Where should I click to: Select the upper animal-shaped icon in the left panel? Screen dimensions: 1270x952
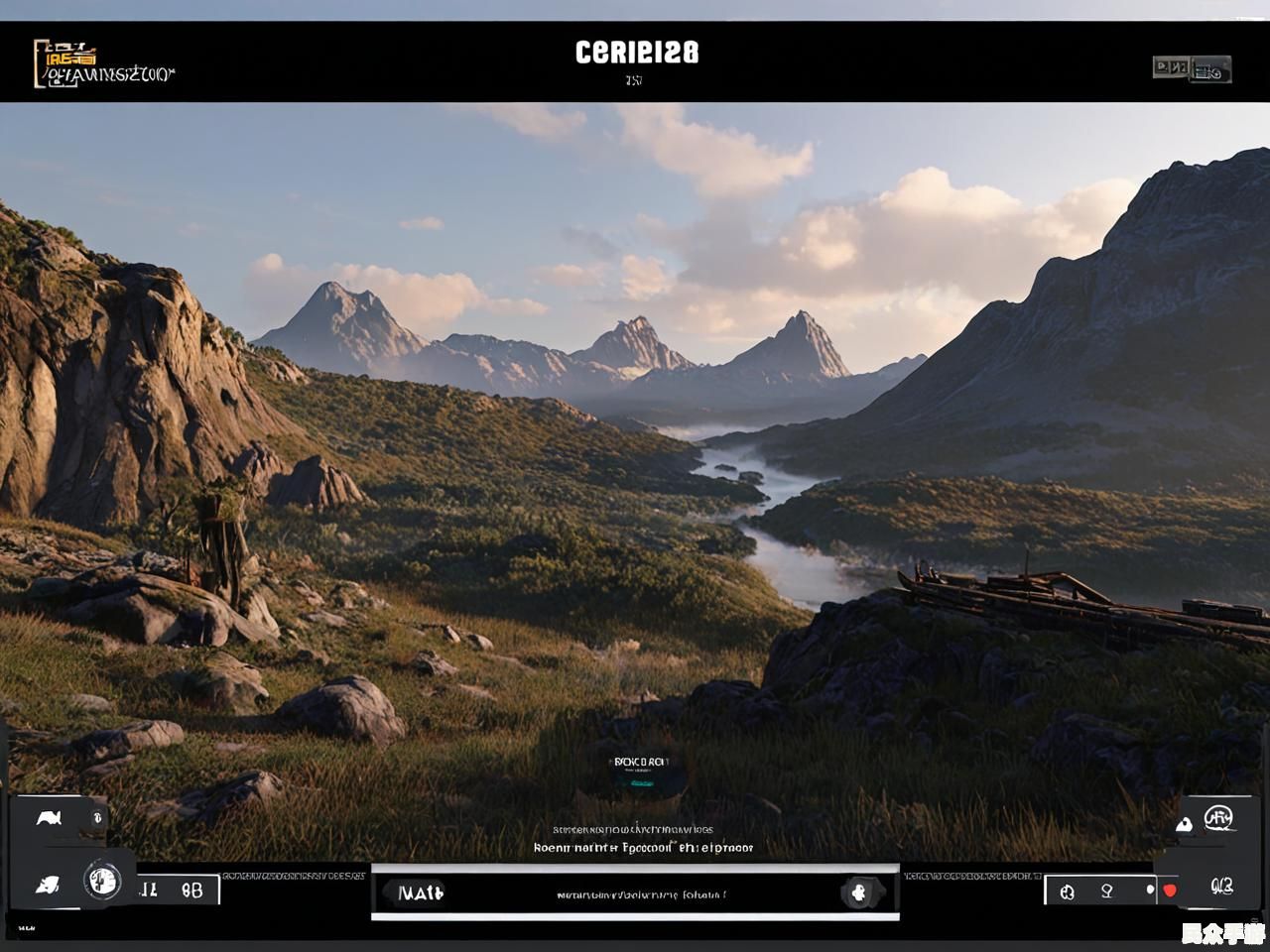[49, 818]
